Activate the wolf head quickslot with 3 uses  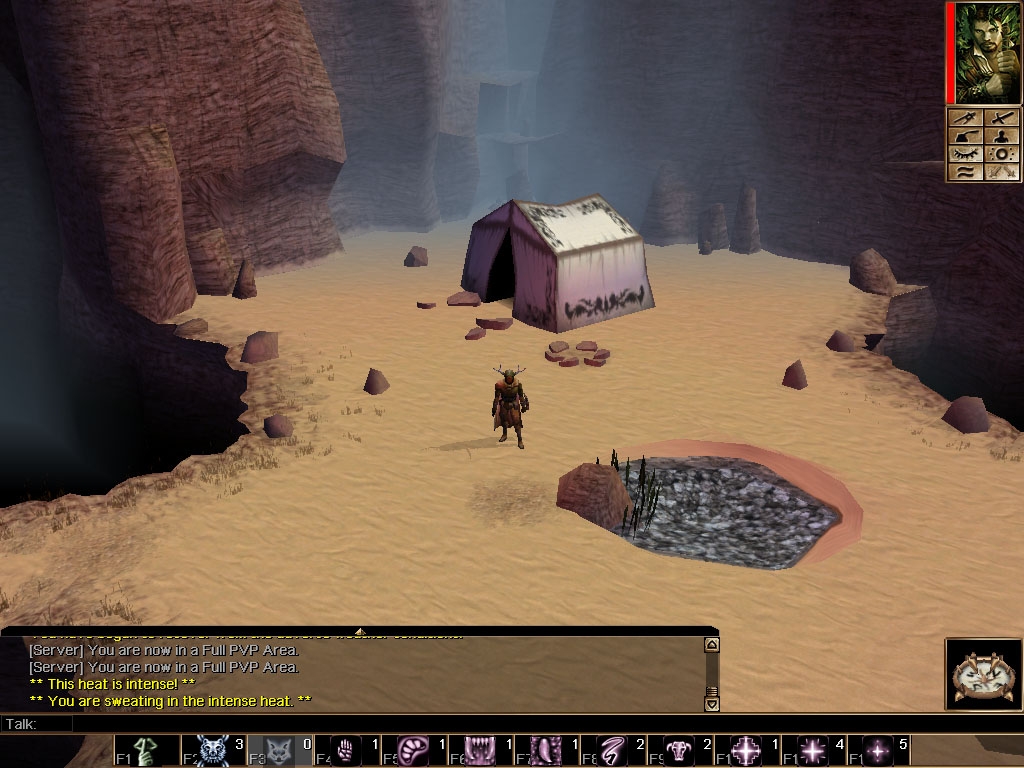(214, 750)
